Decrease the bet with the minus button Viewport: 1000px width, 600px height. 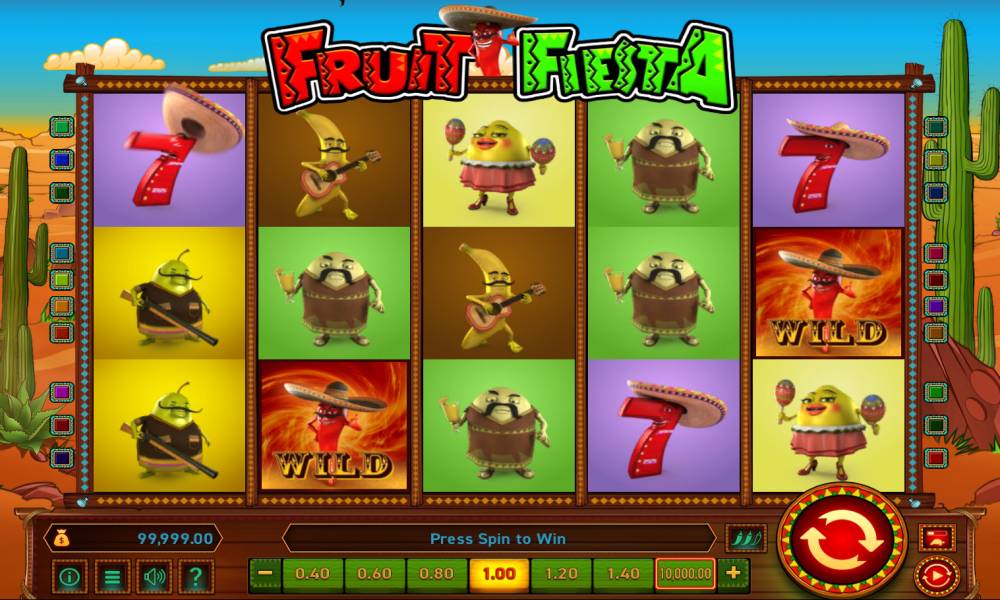click(x=265, y=574)
